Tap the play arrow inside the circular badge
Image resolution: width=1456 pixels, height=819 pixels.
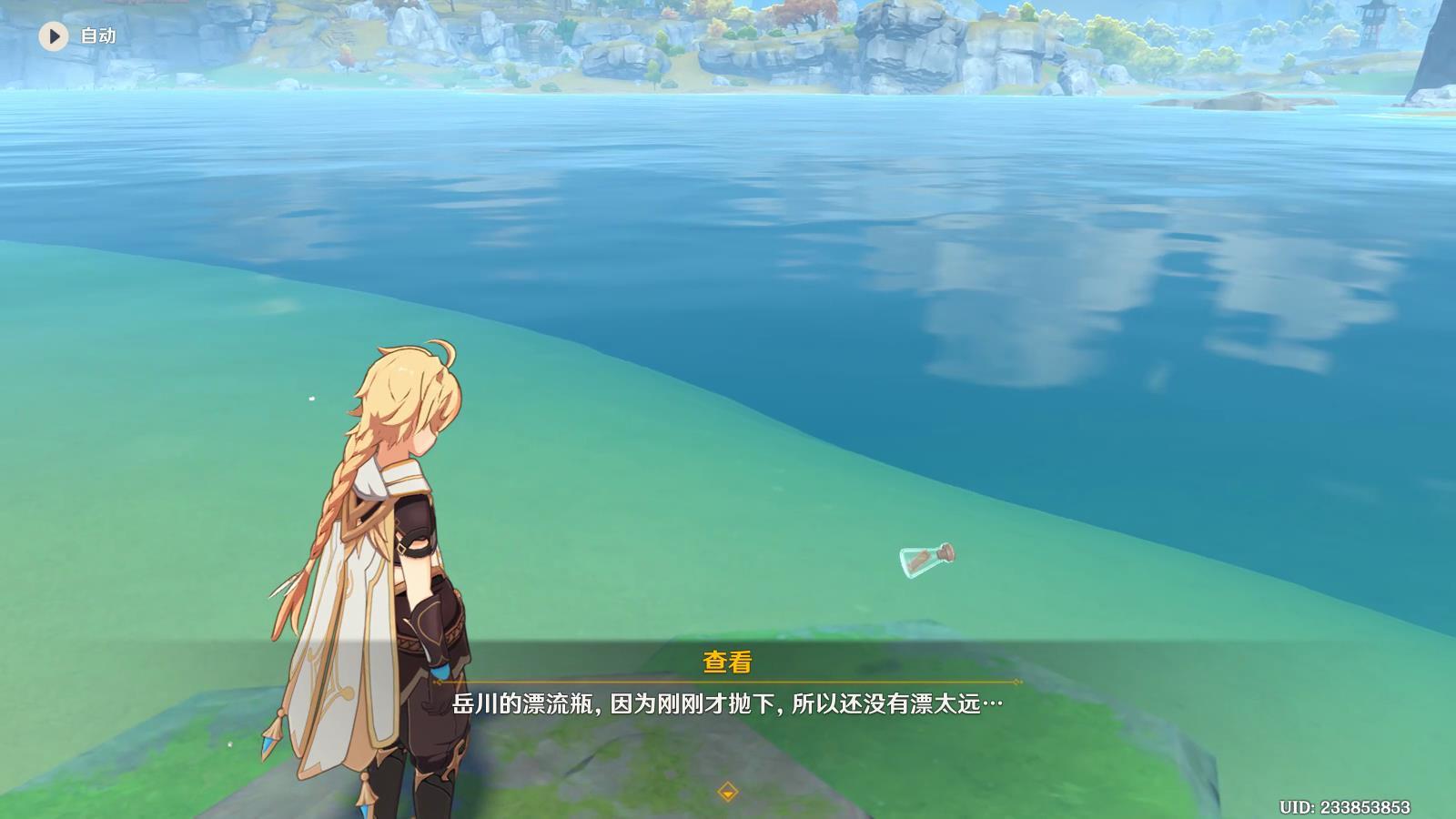54,36
